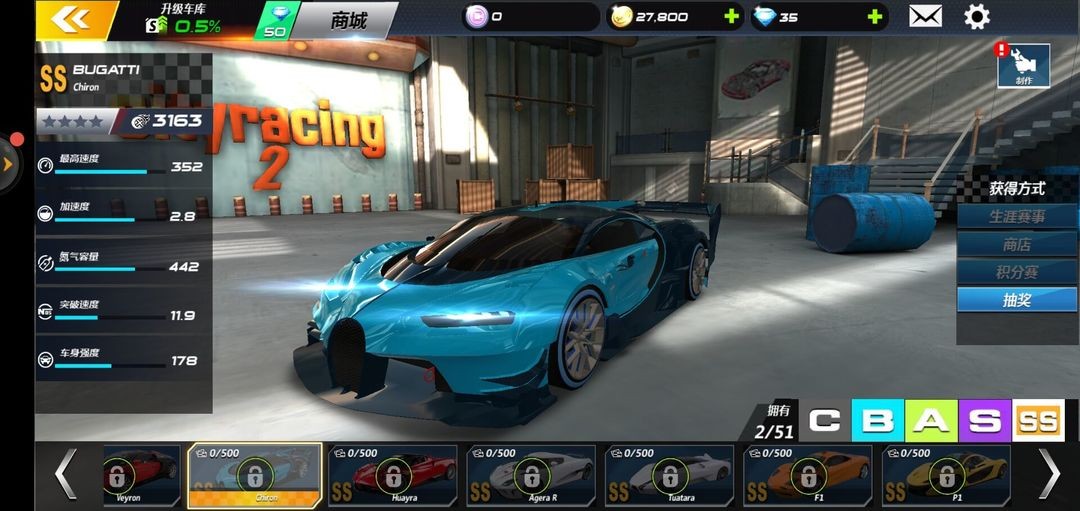The image size is (1080, 511).
Task: Open the 商城 shop
Action: (348, 20)
